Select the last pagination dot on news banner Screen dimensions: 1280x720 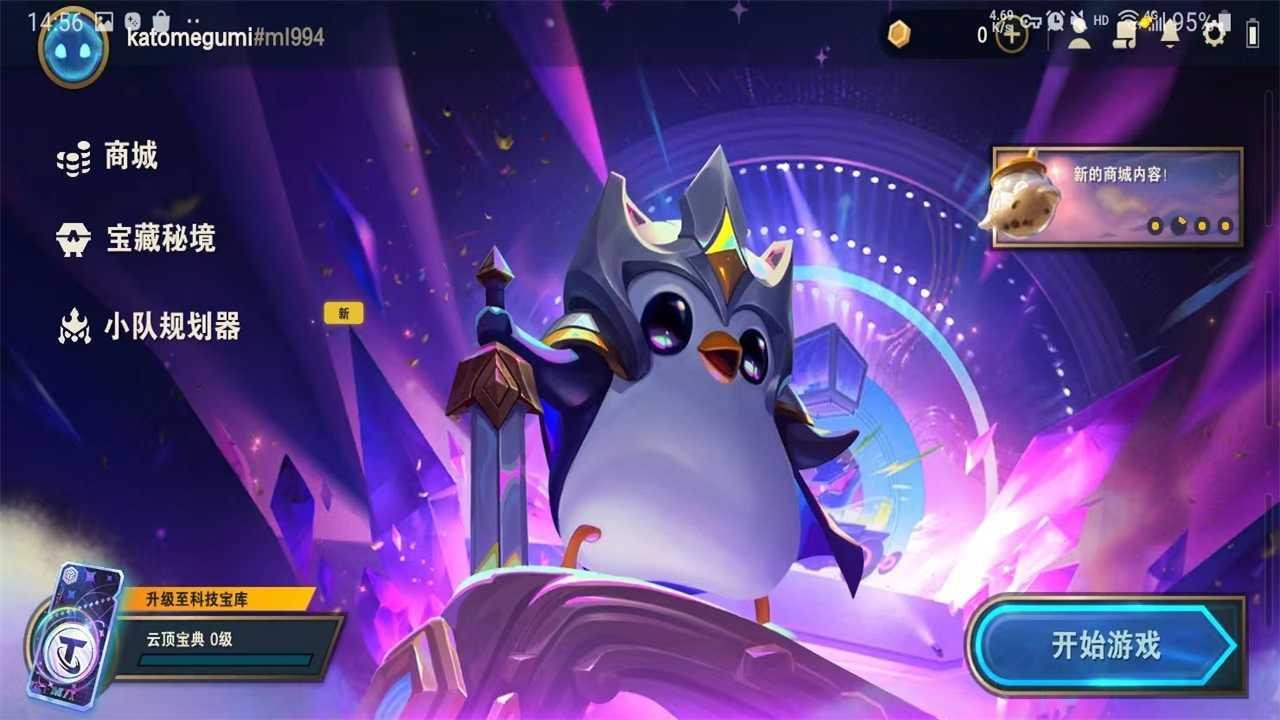(1223, 225)
